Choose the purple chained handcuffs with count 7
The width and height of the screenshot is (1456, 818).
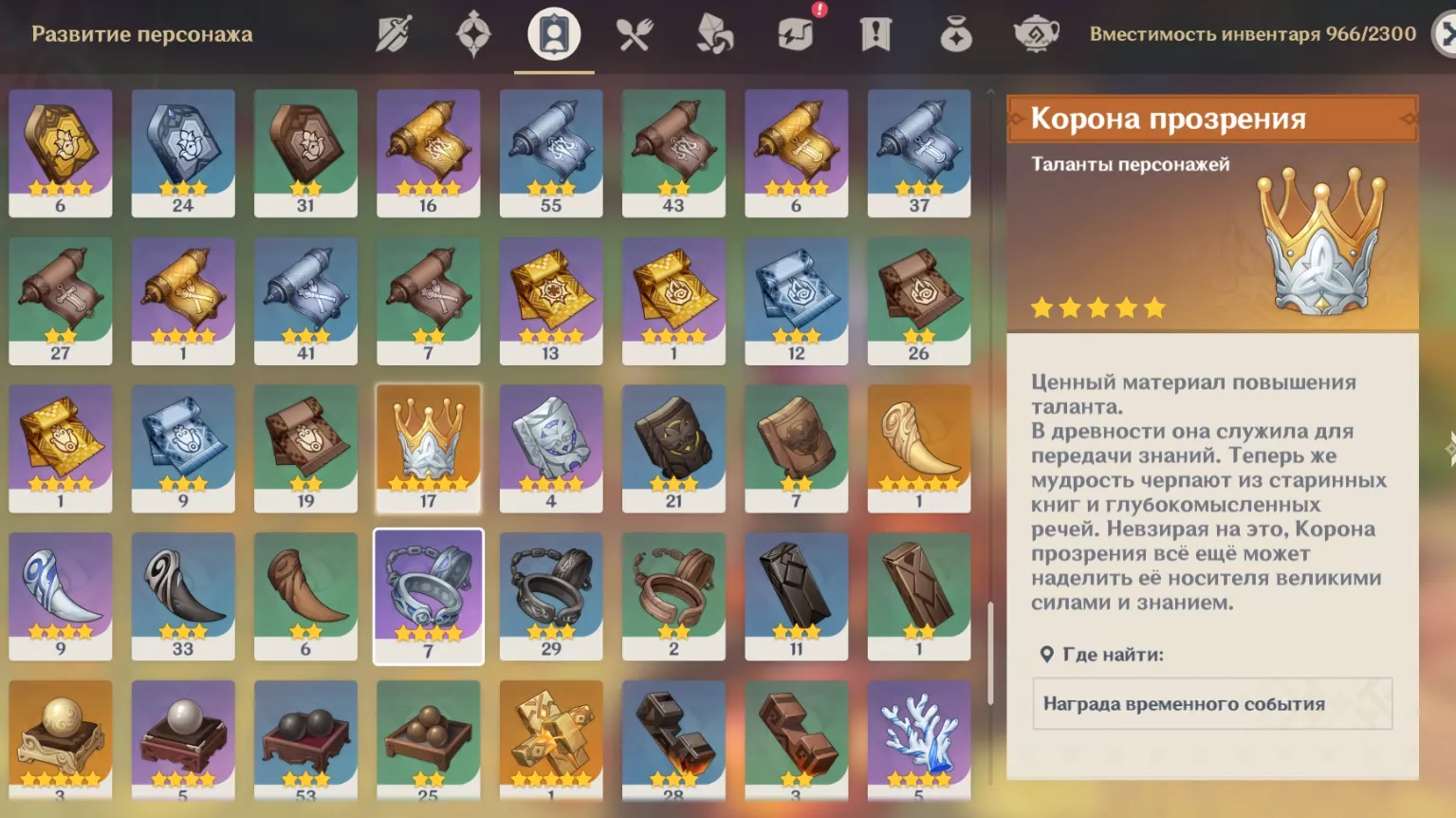(429, 596)
